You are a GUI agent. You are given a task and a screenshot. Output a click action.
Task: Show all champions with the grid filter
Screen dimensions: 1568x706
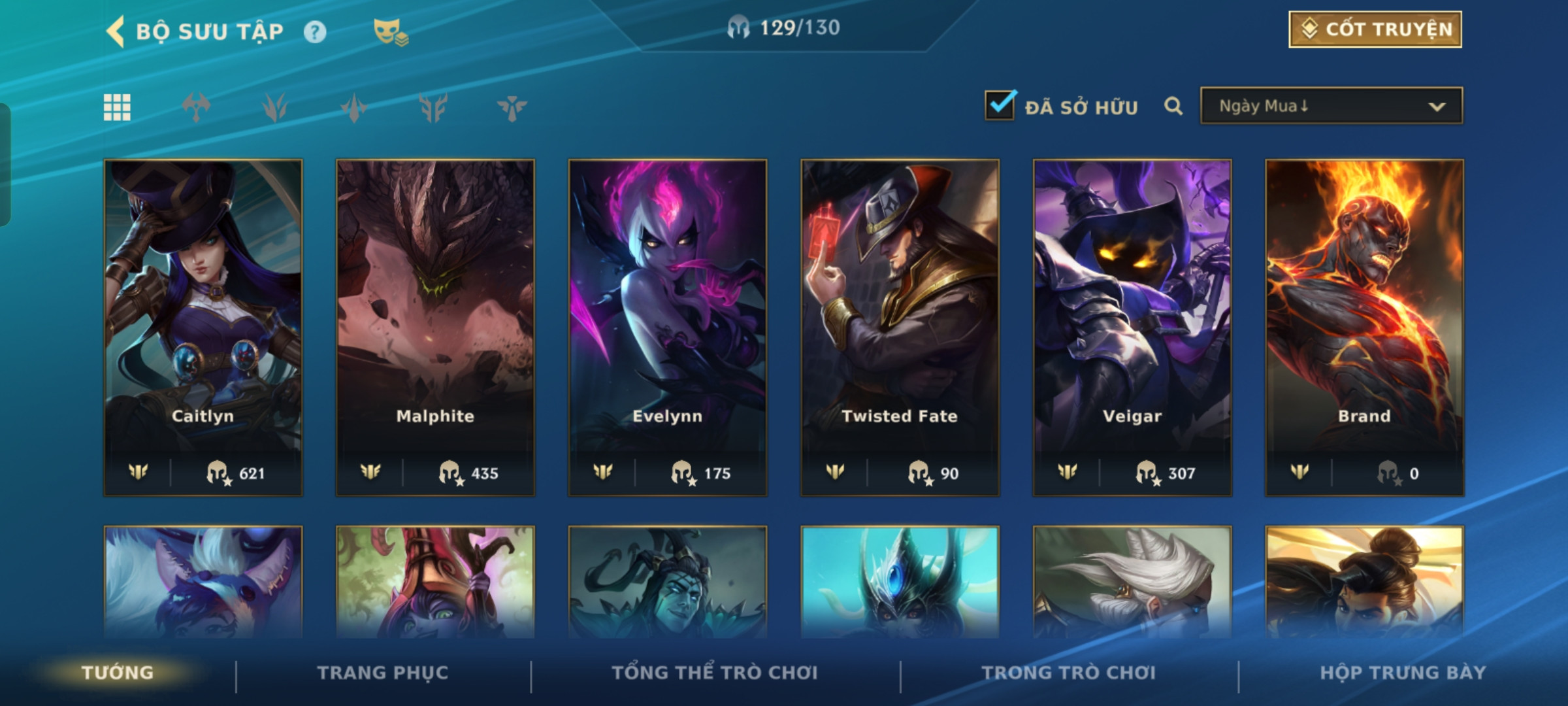[117, 108]
